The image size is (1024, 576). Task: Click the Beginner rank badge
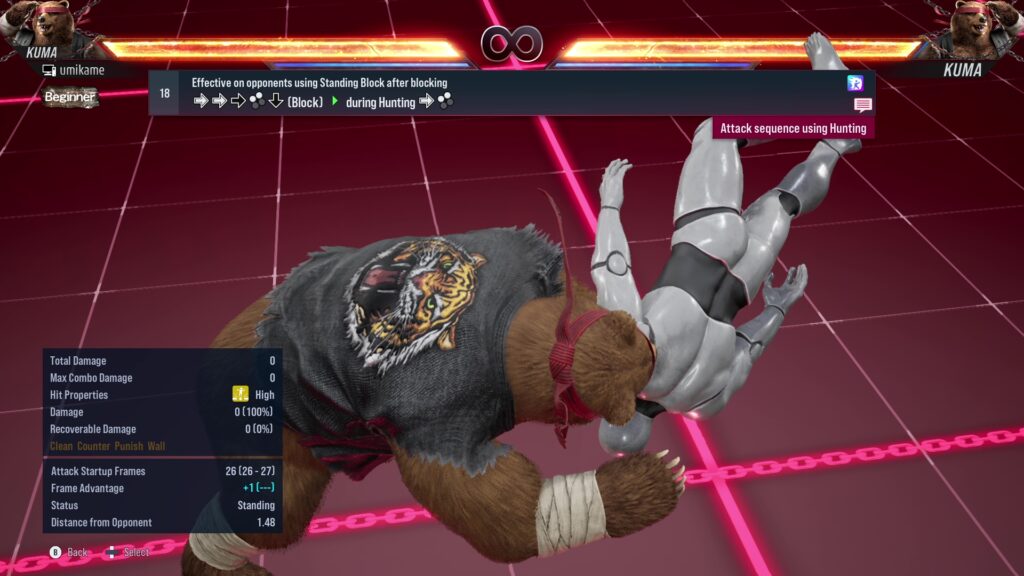(70, 97)
